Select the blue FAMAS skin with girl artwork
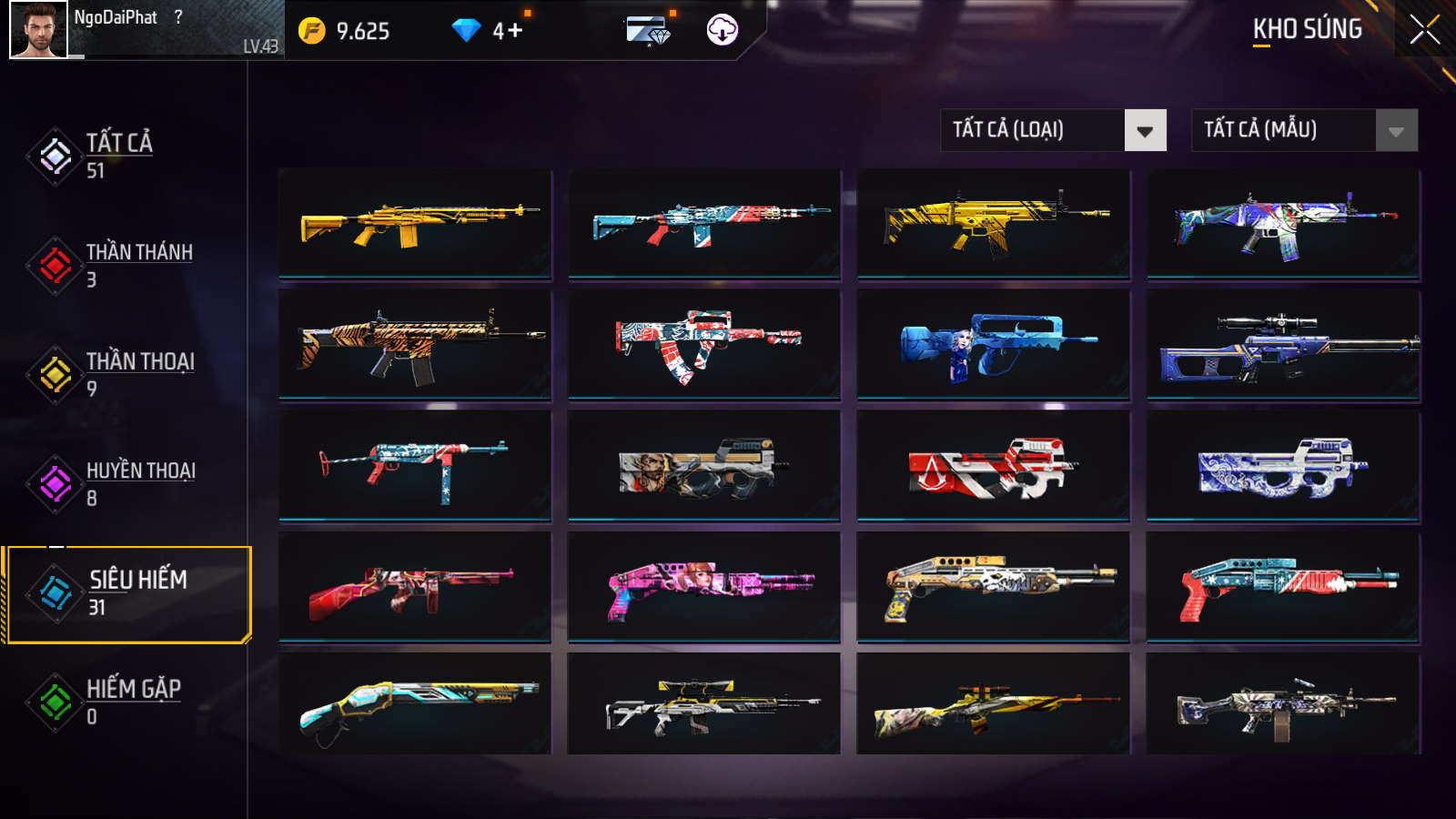This screenshot has height=819, width=1456. 993,345
